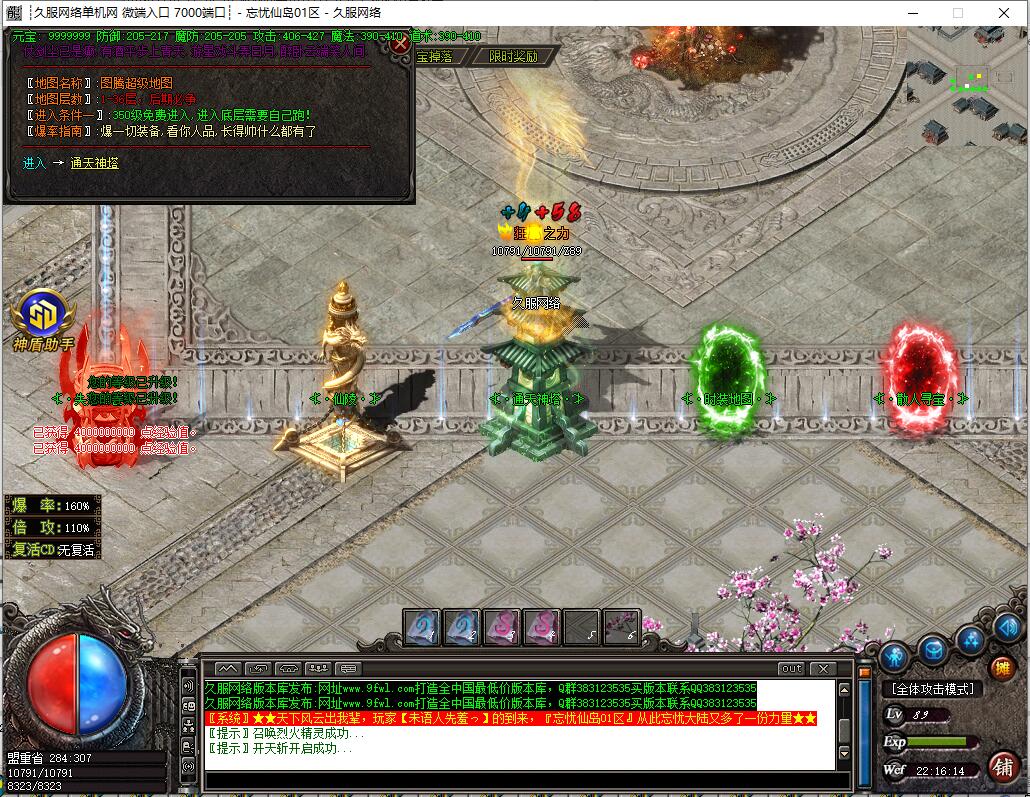Open the bag inventory icon
The image size is (1030, 797).
tap(933, 650)
